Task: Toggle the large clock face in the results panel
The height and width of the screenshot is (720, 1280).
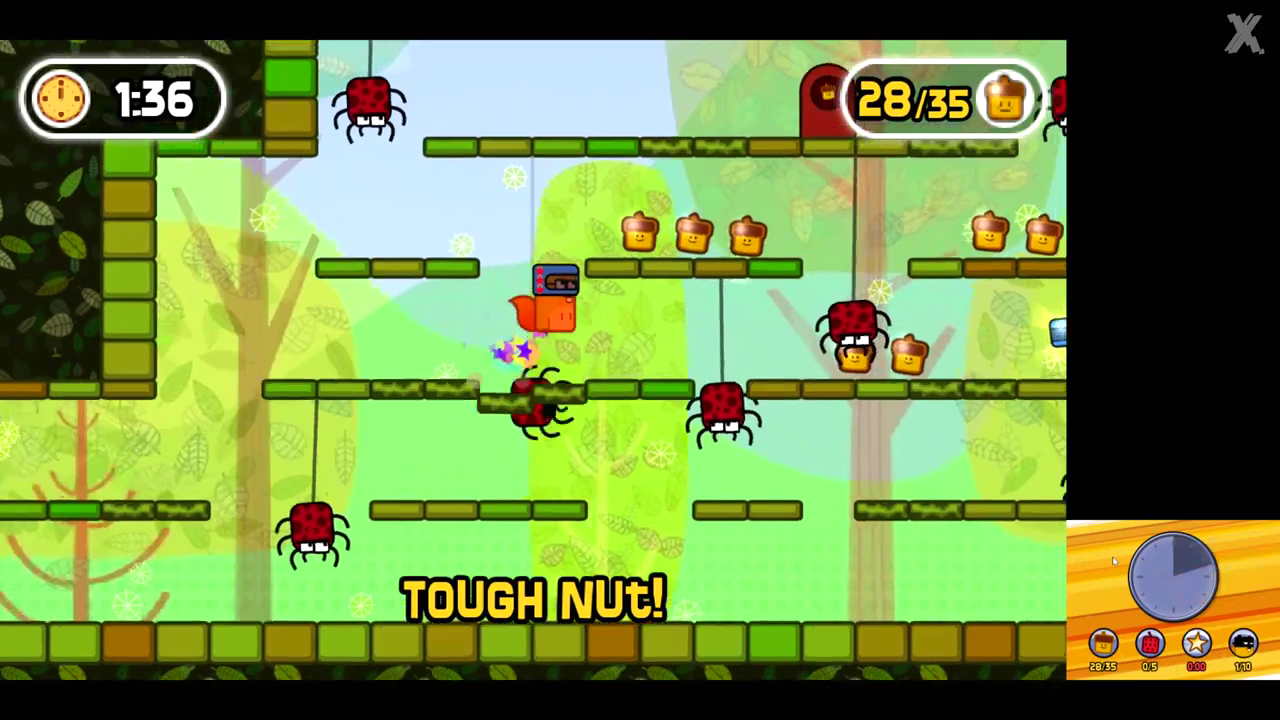Action: pos(1173,576)
